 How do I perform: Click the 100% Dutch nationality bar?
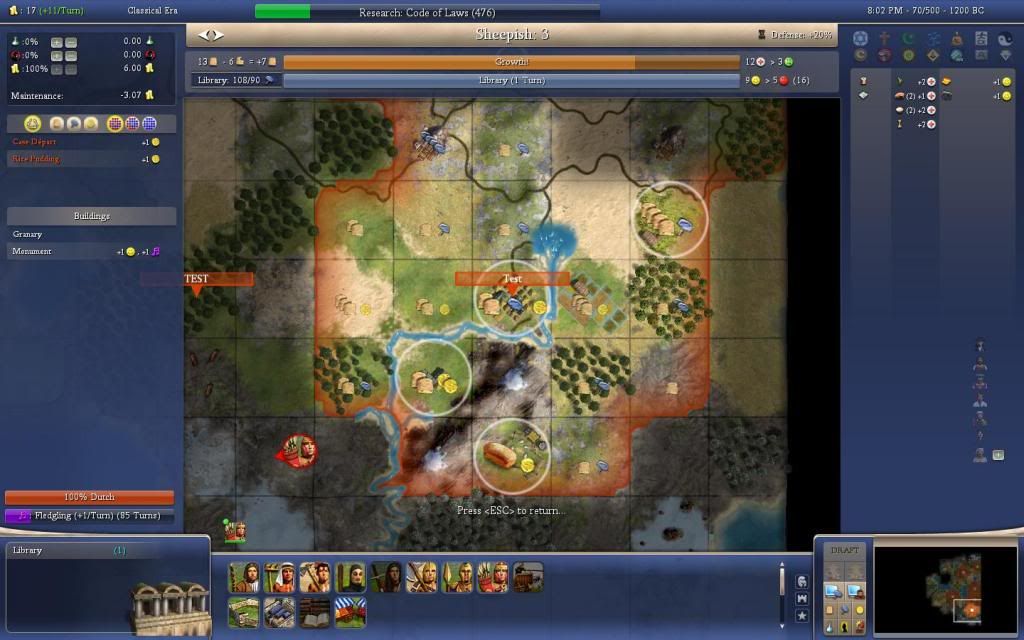90,497
